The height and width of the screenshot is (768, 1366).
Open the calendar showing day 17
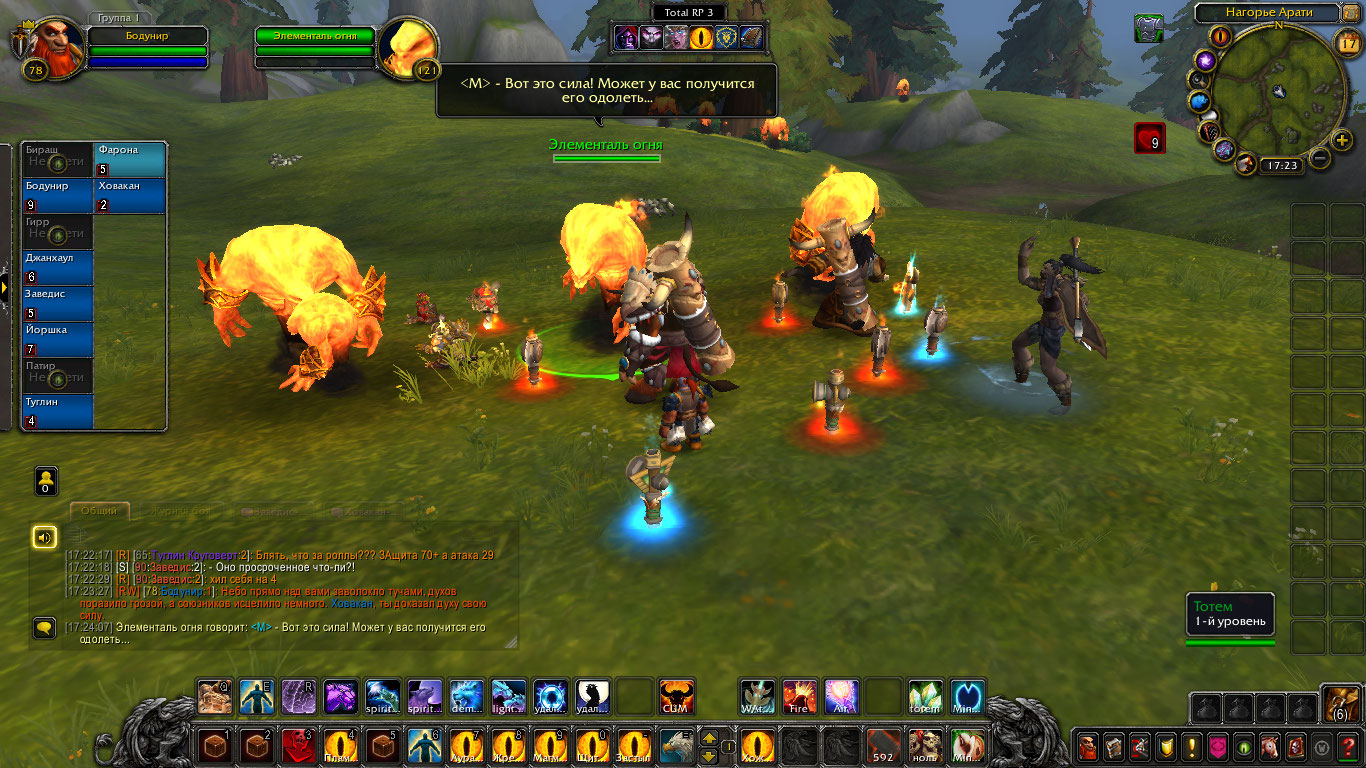click(x=1348, y=42)
